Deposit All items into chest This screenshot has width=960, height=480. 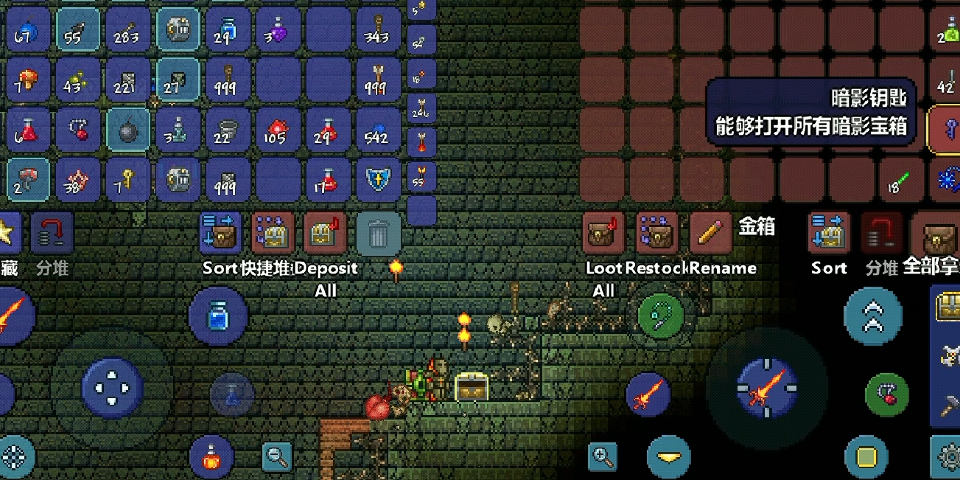[x=325, y=234]
